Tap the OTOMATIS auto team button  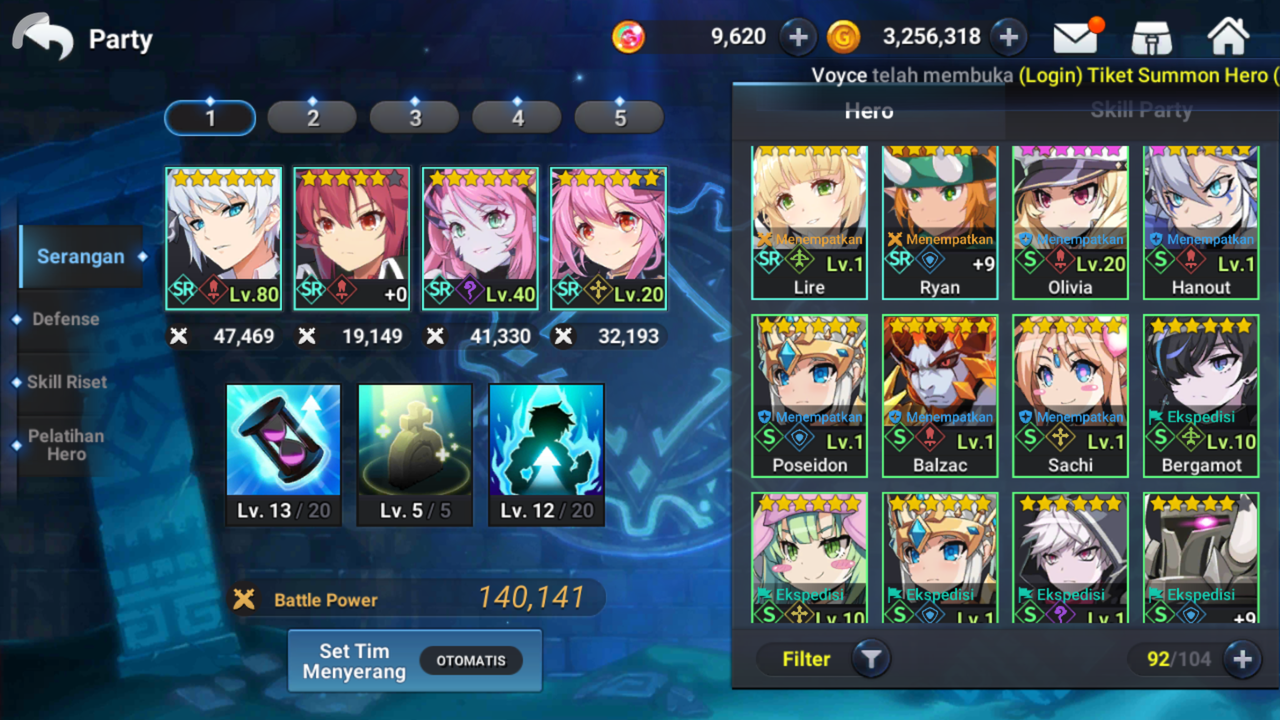(471, 661)
